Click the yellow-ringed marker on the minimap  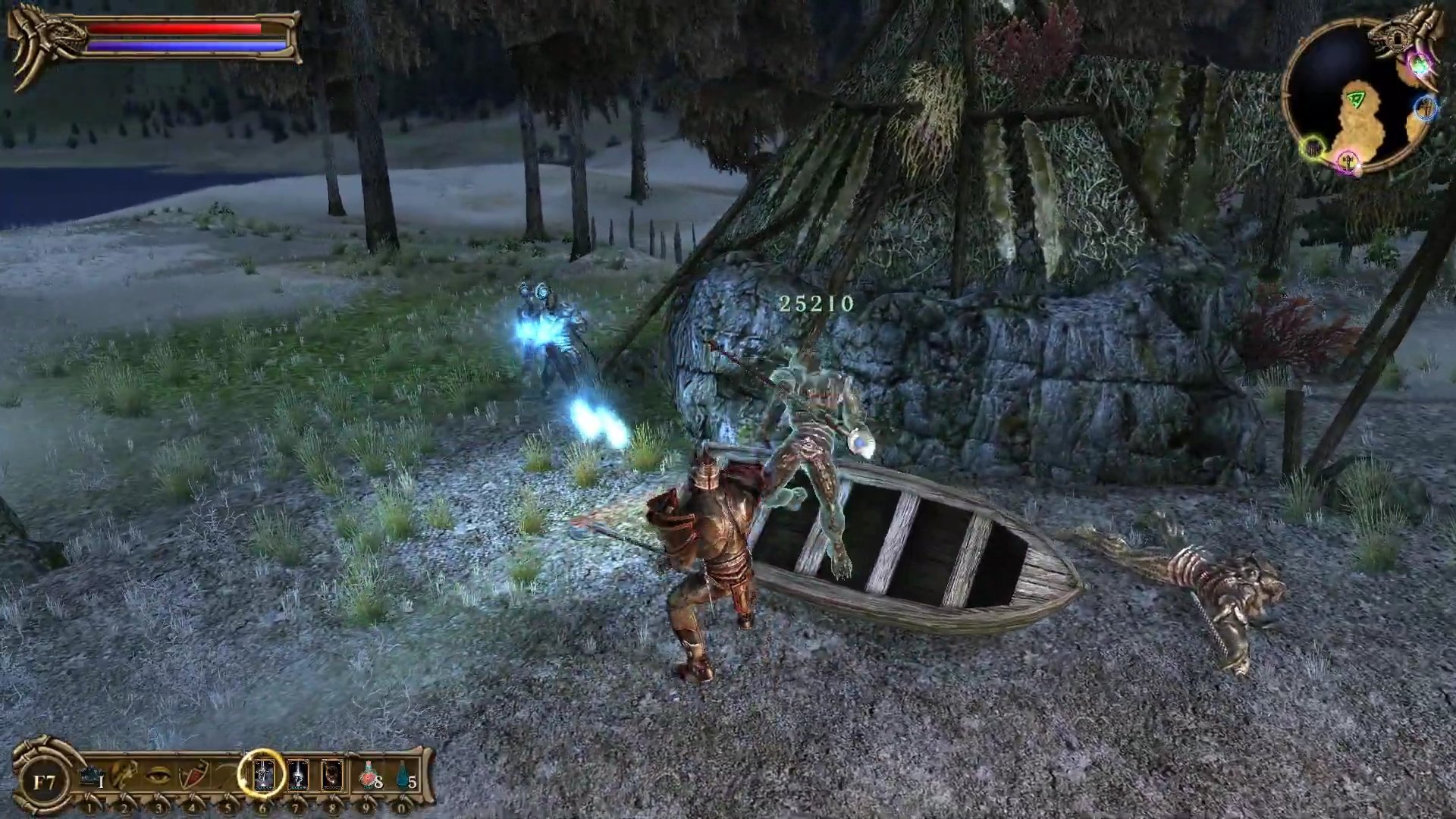point(1313,147)
